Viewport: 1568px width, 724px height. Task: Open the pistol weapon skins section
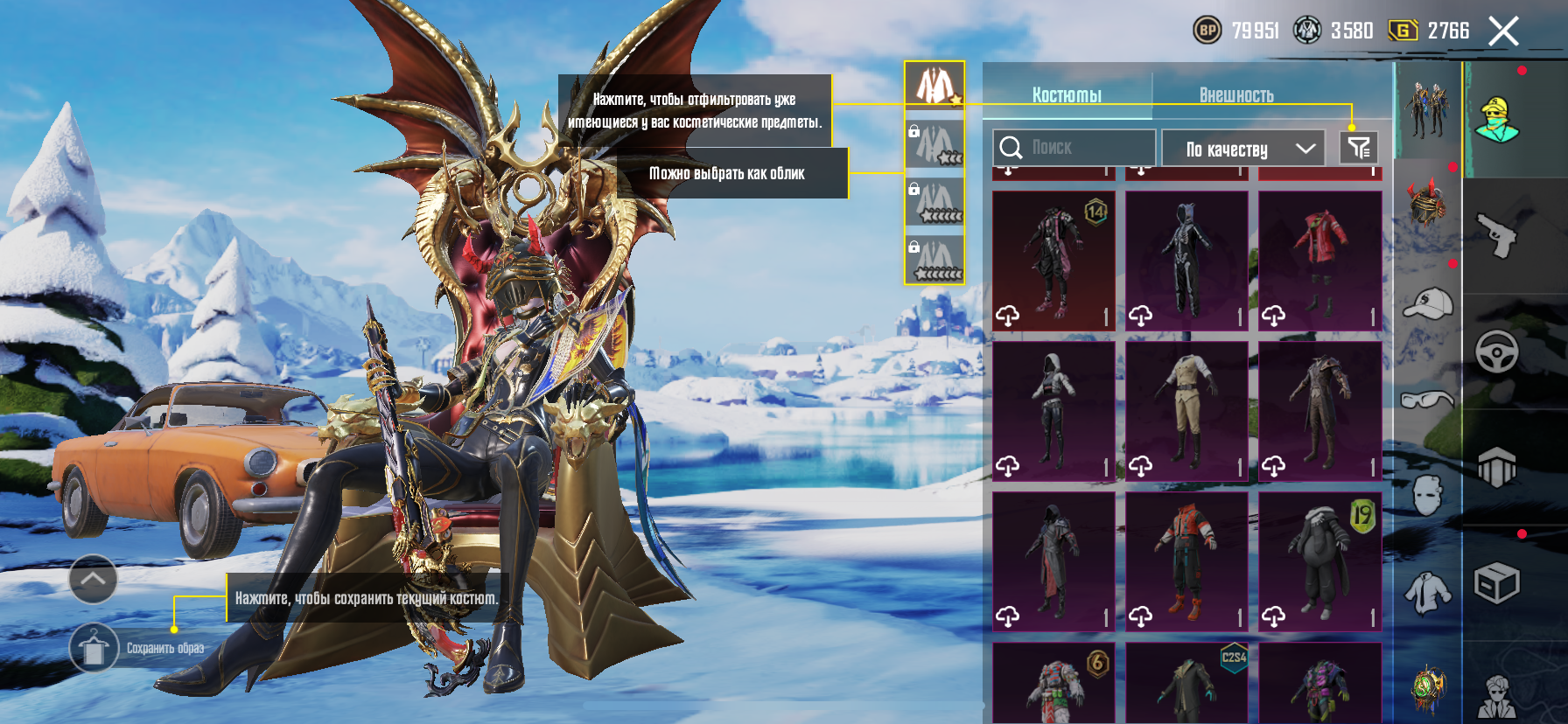tap(1498, 235)
